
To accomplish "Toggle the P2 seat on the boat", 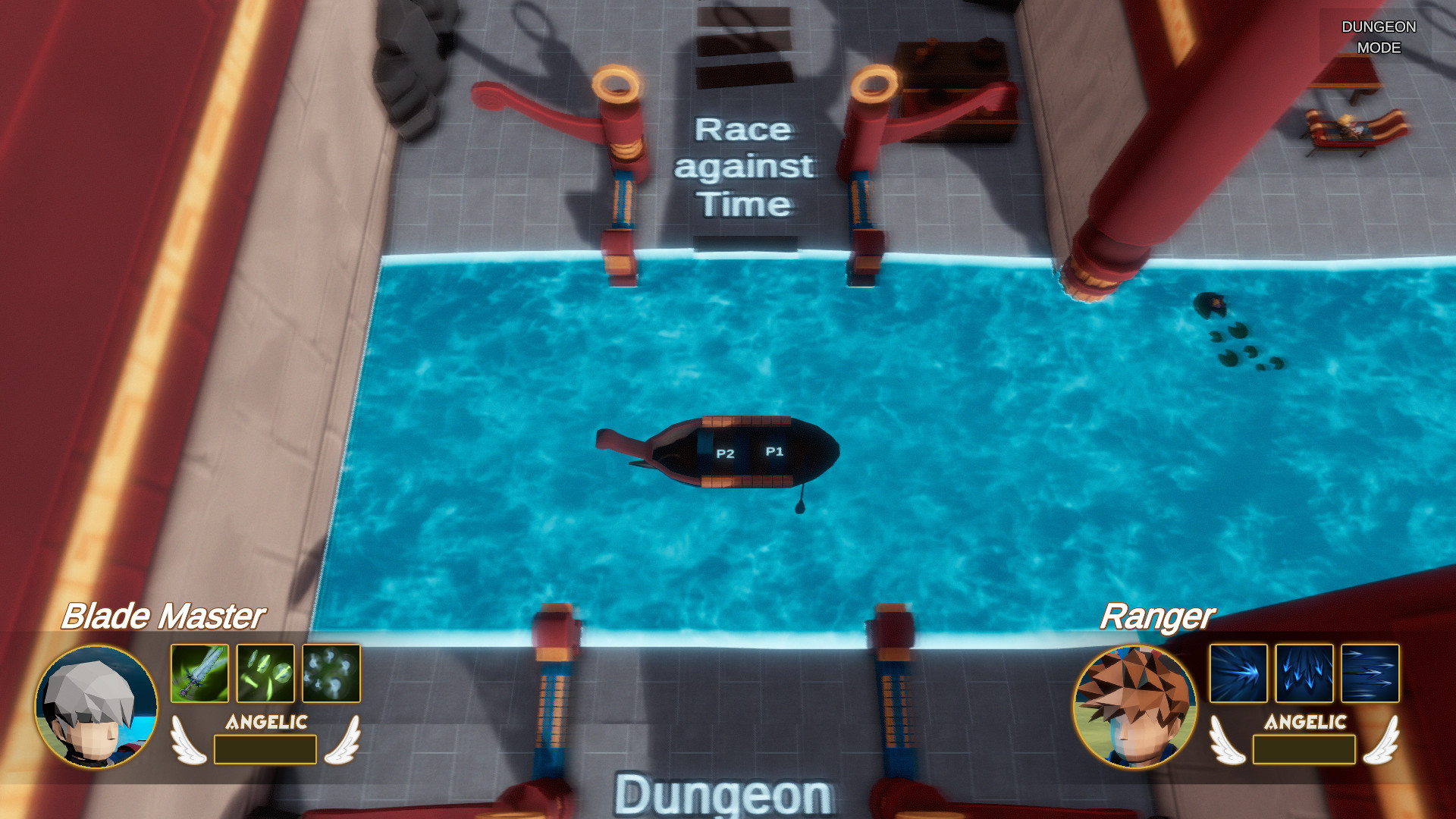I will (724, 454).
